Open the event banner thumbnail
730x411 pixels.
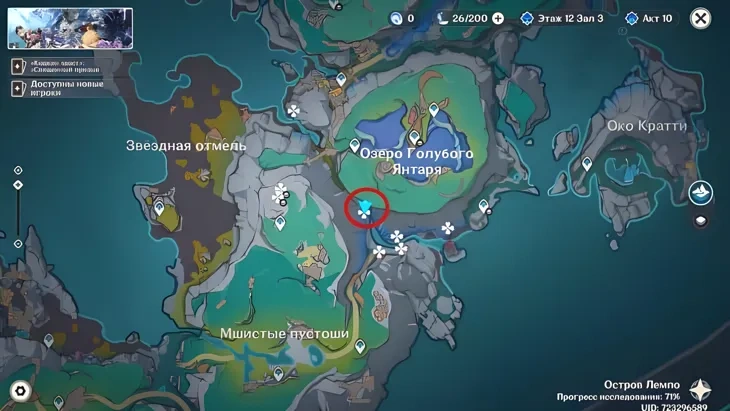tap(70, 28)
